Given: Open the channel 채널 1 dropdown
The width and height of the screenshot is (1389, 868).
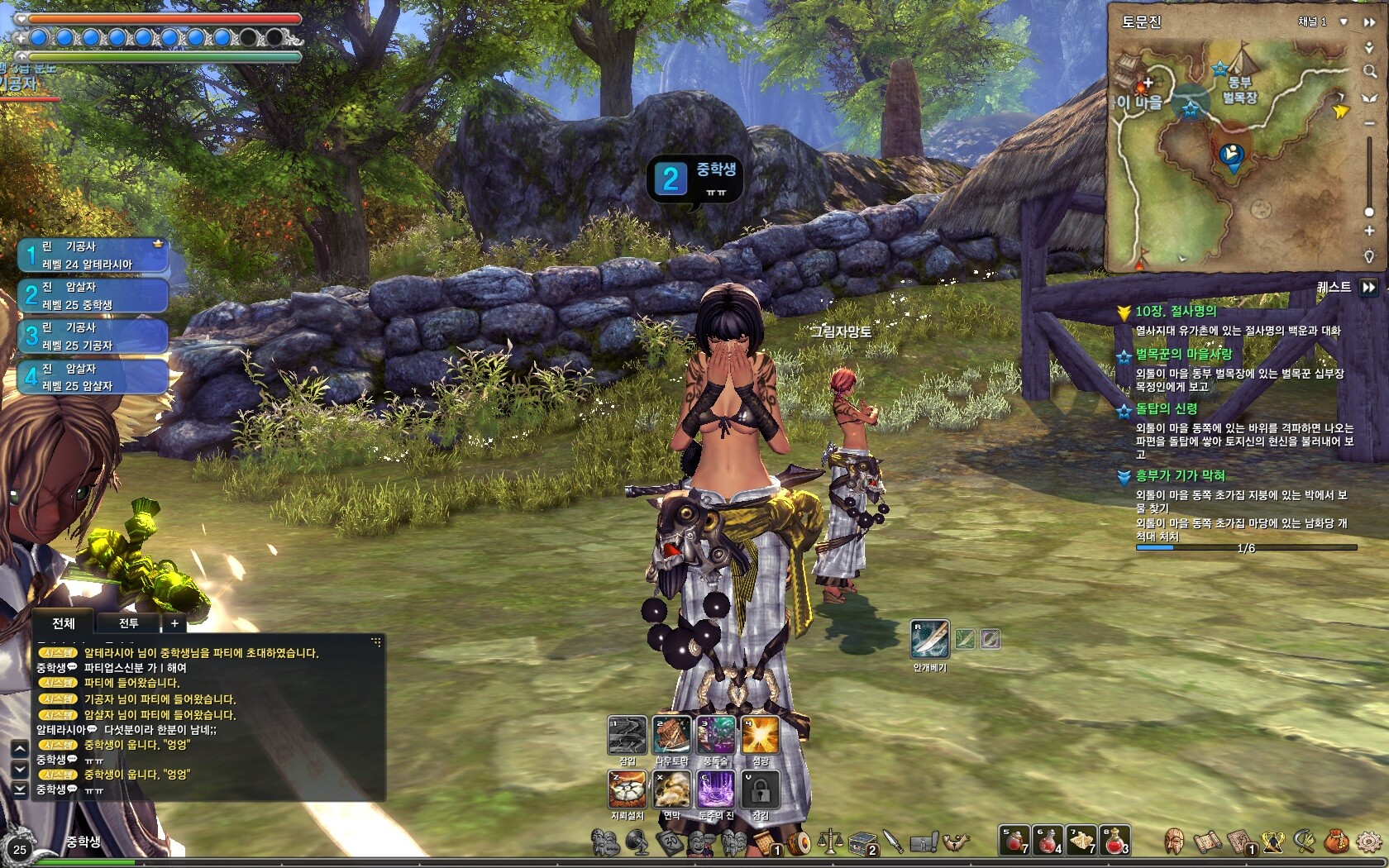Looking at the screenshot, I should (x=1344, y=21).
